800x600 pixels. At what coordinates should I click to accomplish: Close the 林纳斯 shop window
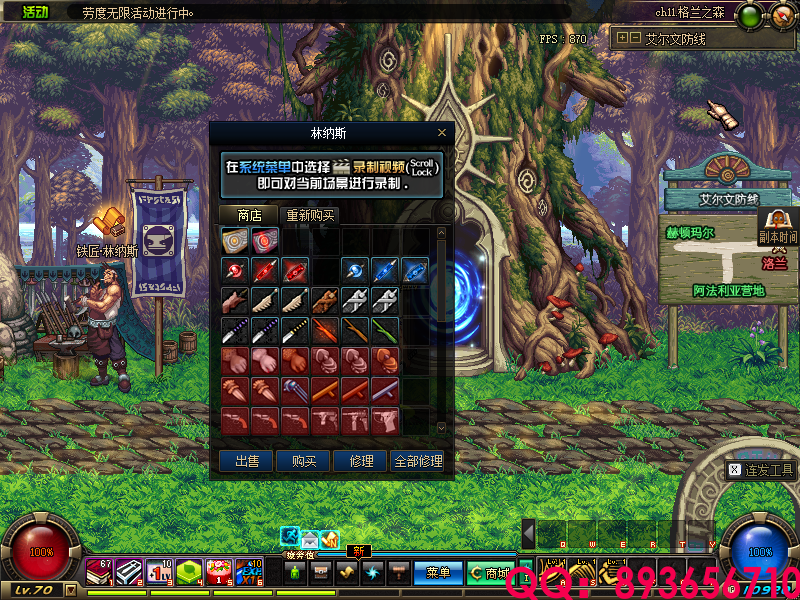pos(442,133)
